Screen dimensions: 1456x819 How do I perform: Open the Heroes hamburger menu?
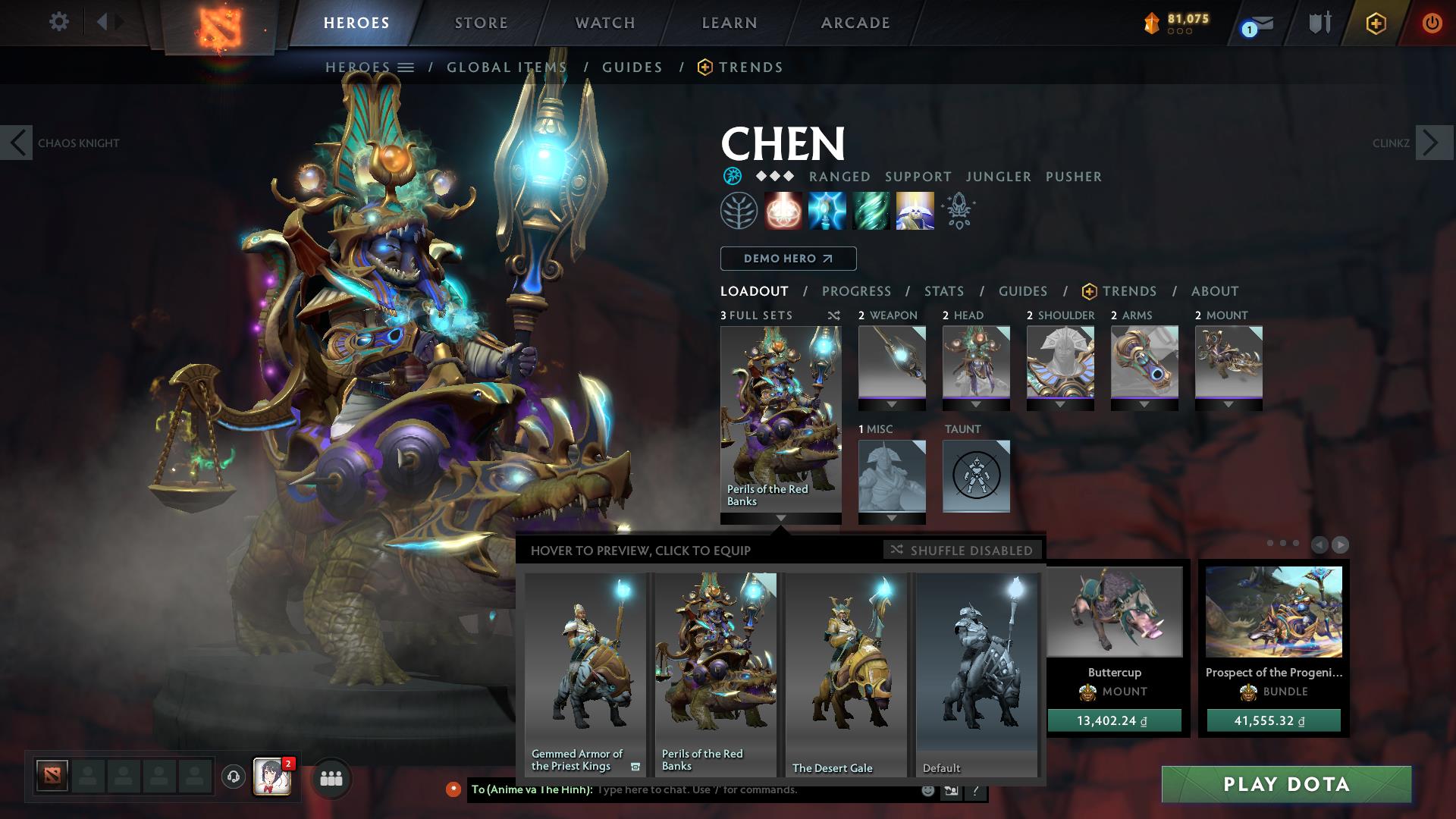(406, 67)
